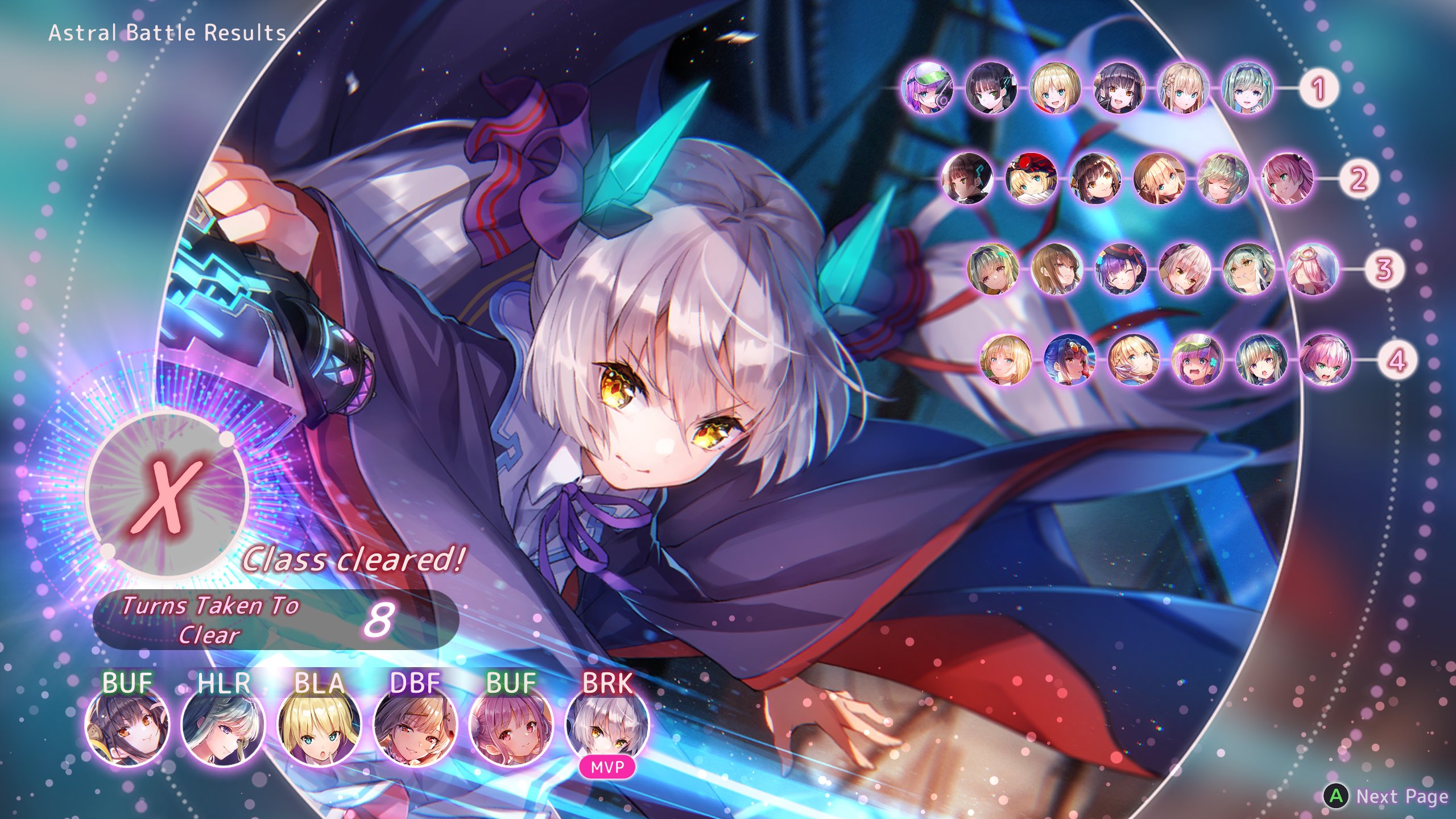
Task: Click the blonde BLA blaster portrait
Action: [319, 724]
